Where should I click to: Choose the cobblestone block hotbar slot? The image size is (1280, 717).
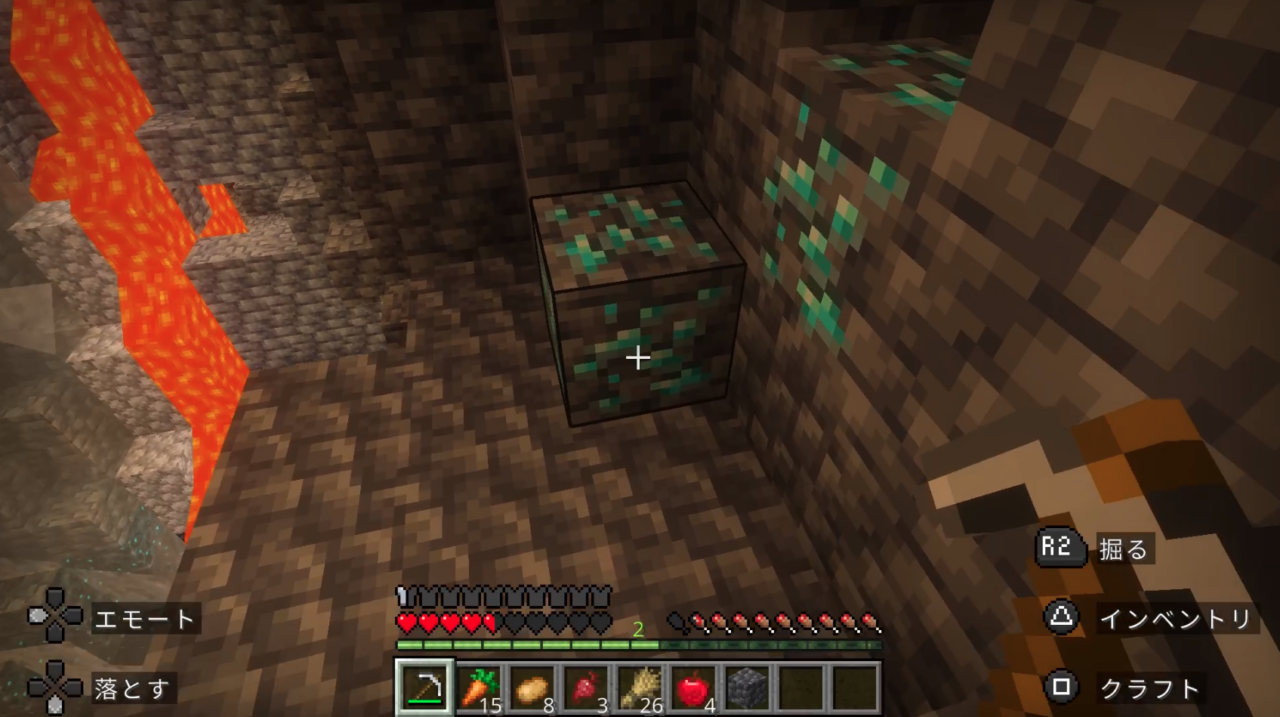(x=747, y=687)
